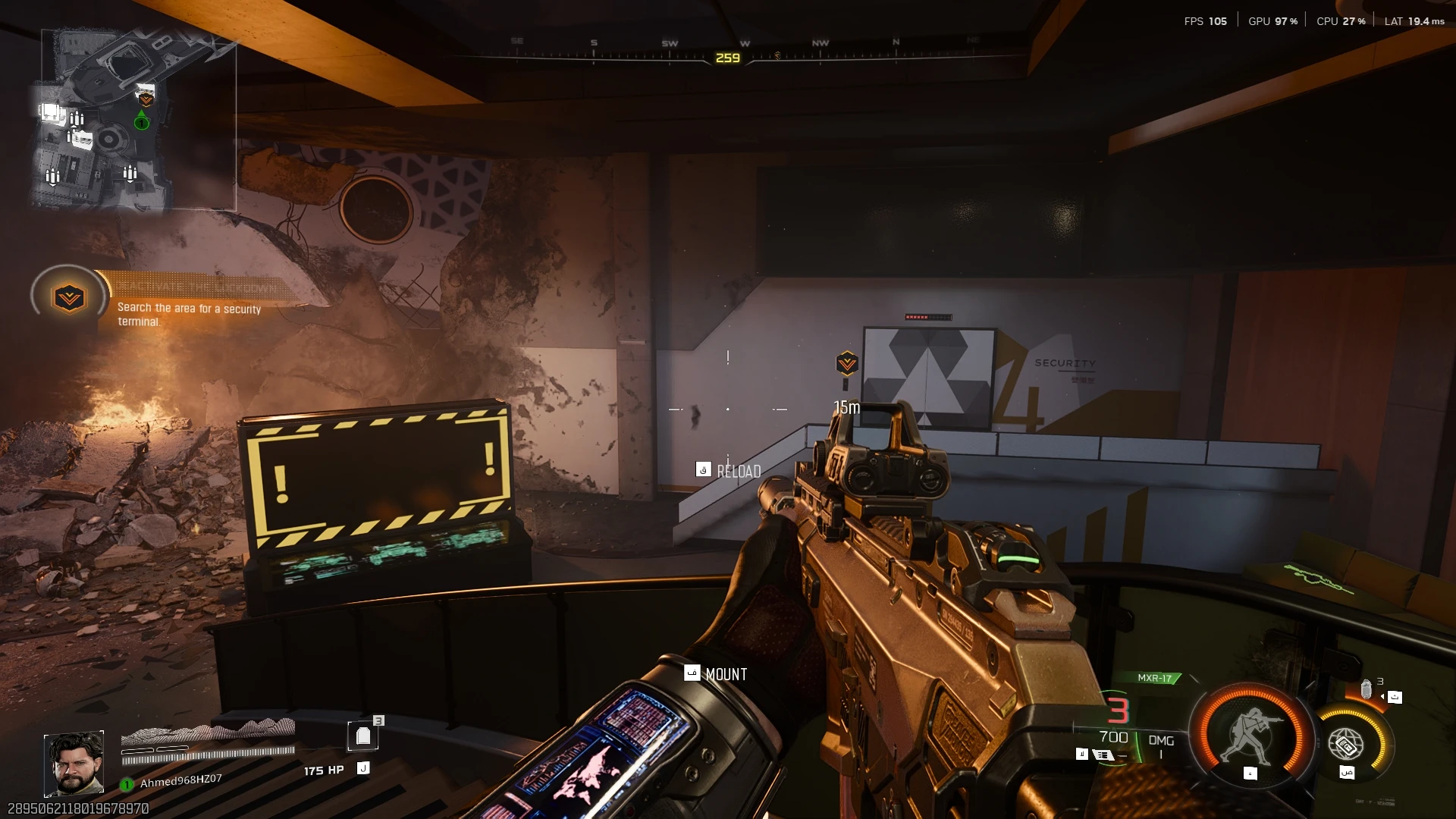Click the grenade tactical equipment icon
The width and height of the screenshot is (1456, 819).
(x=1365, y=689)
